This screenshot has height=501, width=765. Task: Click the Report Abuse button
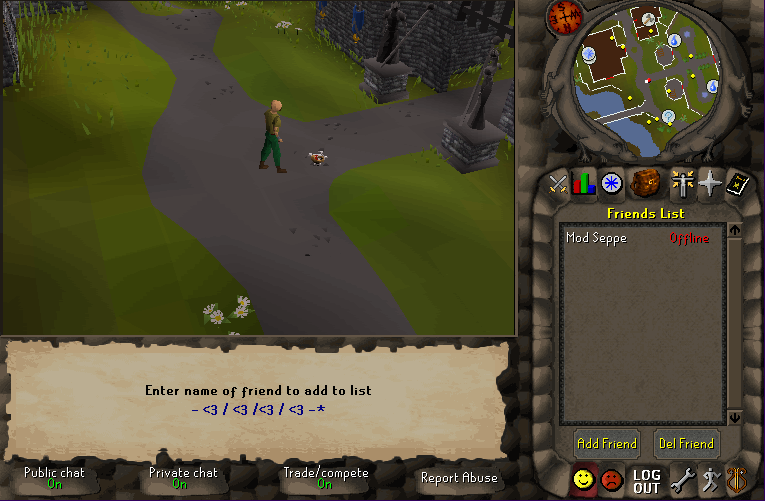[459, 478]
